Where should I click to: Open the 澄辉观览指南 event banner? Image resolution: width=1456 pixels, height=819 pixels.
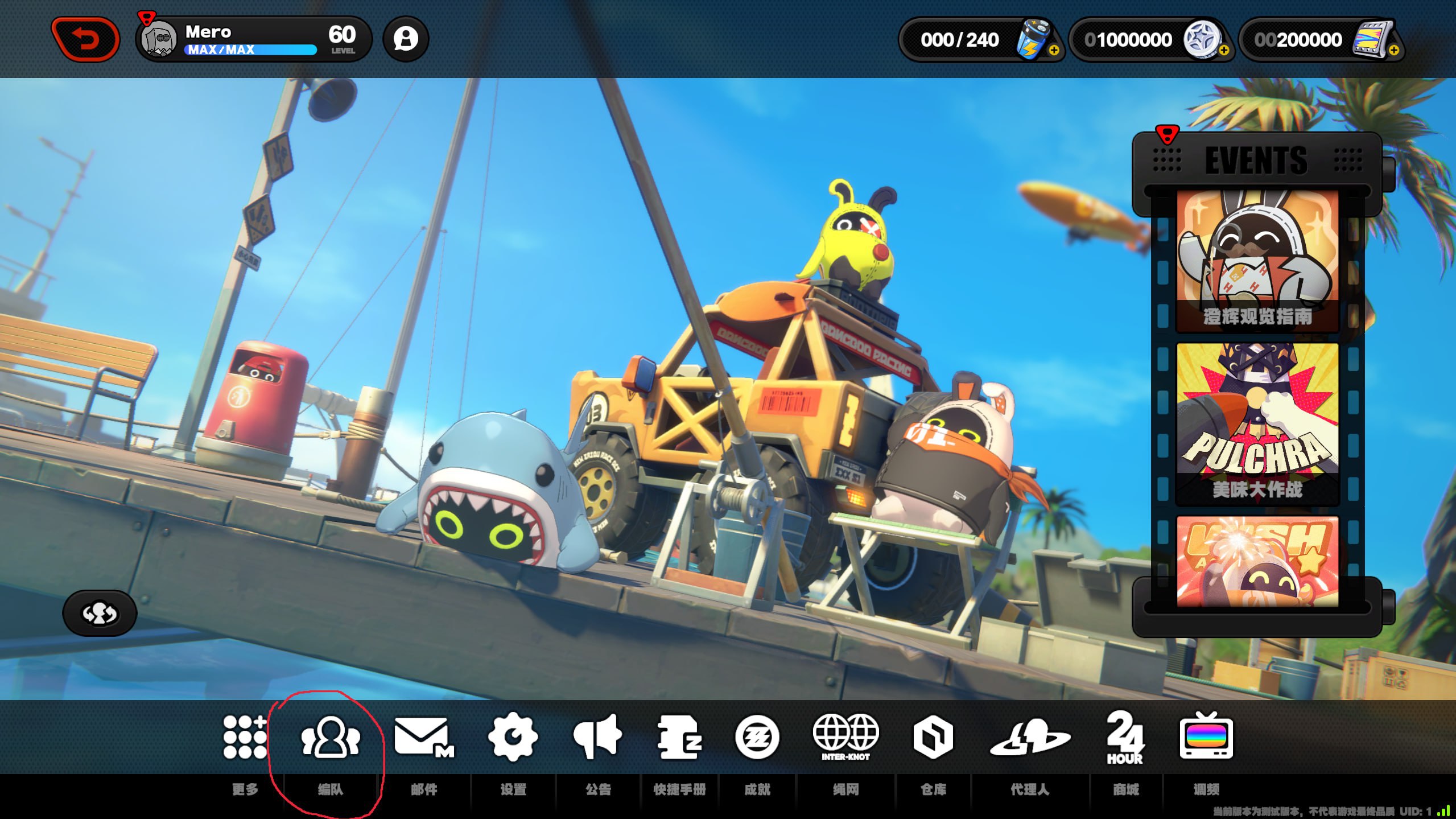[x=1257, y=262]
